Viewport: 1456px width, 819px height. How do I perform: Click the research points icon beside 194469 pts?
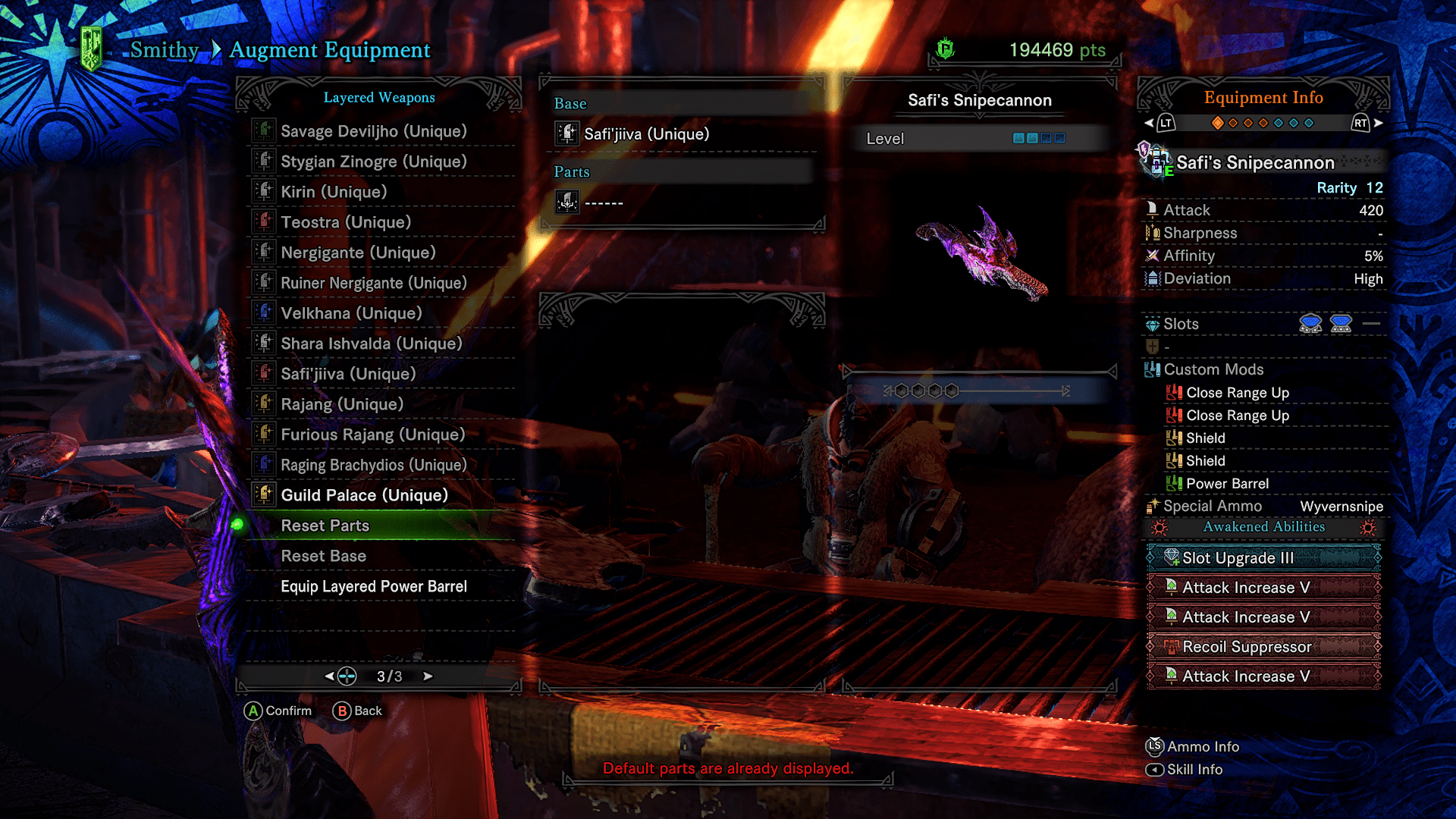coord(944,50)
